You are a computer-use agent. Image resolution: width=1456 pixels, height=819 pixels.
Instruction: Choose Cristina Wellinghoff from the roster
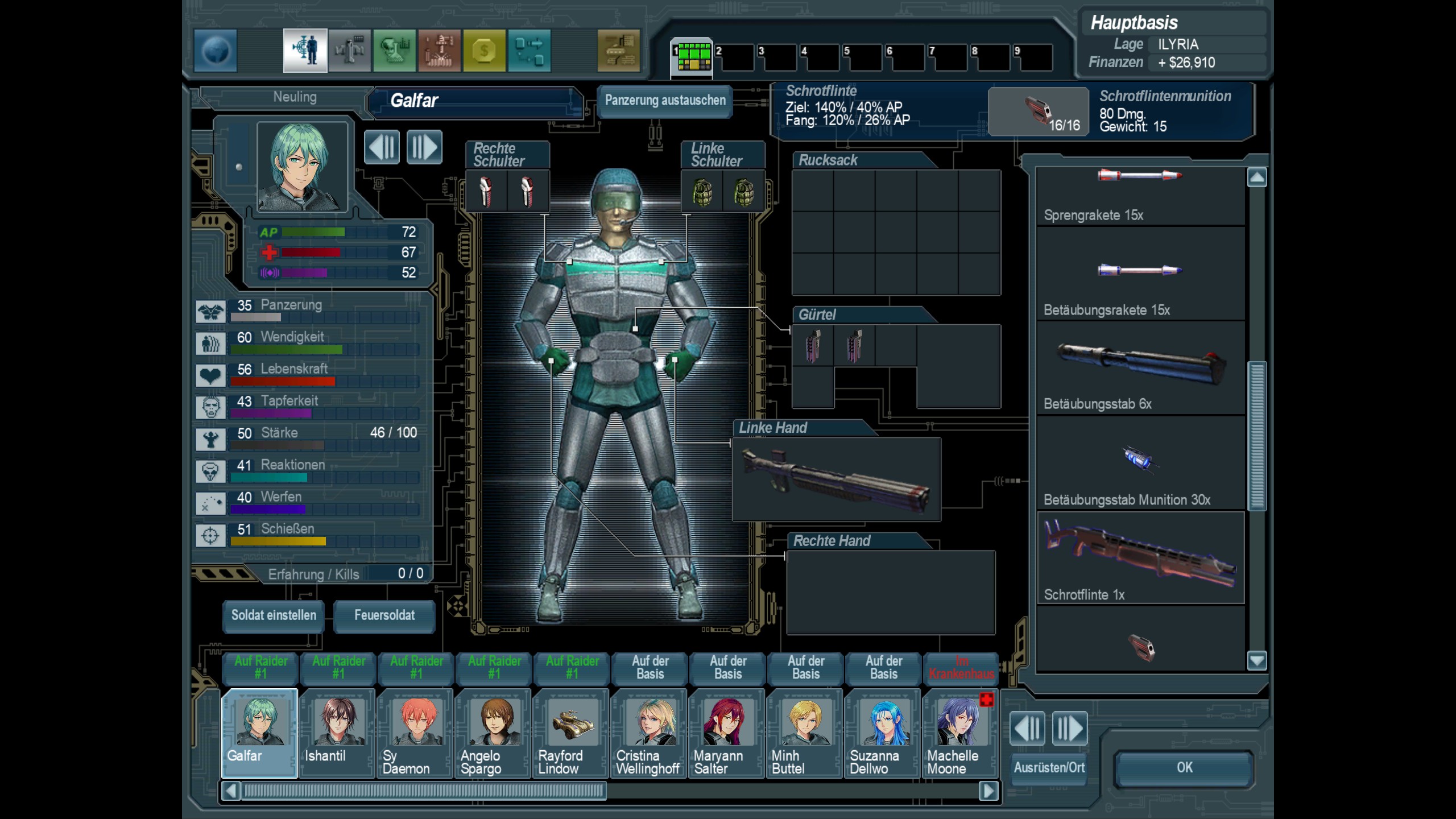point(649,731)
